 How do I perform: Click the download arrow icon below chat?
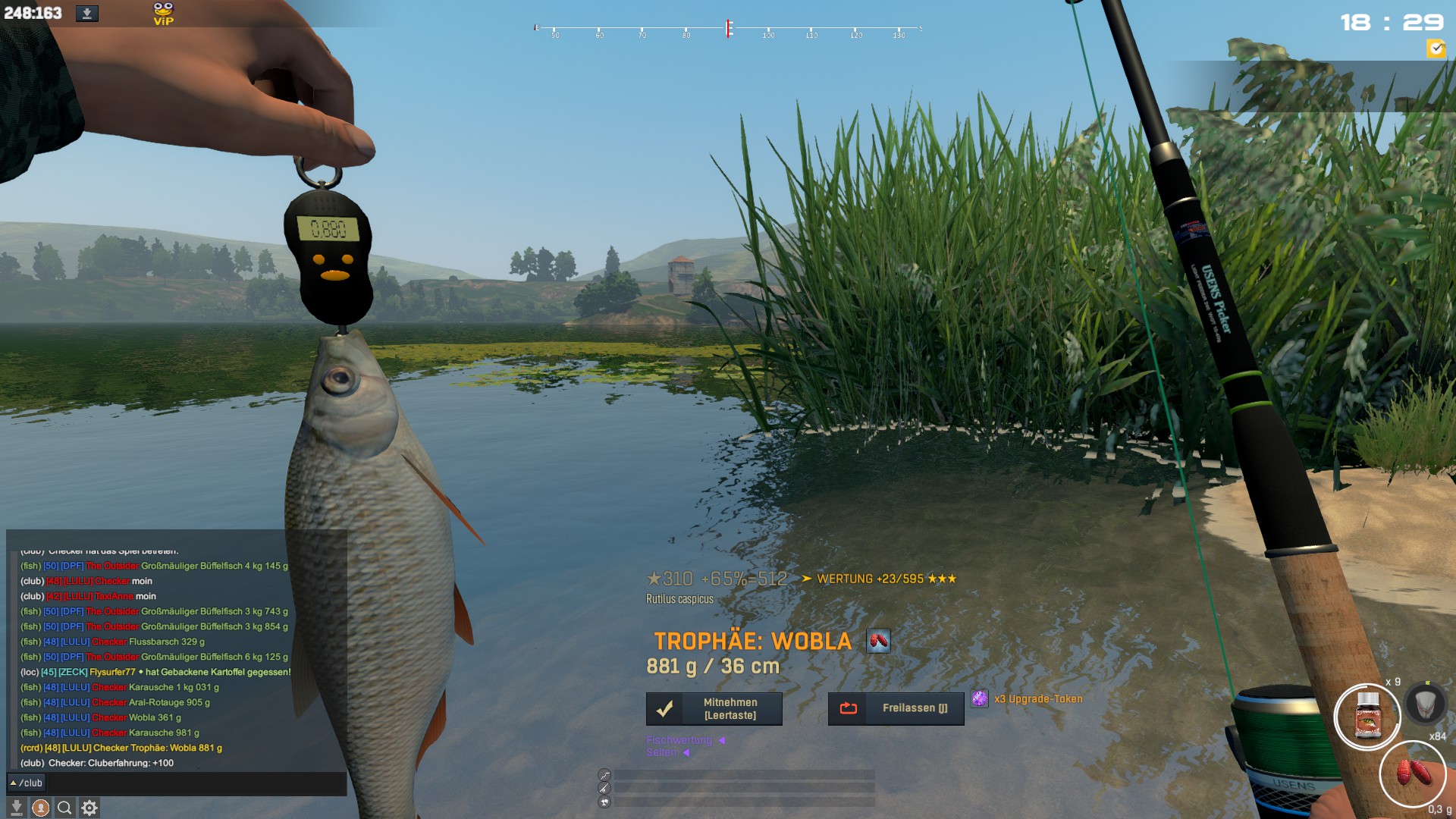click(x=17, y=808)
